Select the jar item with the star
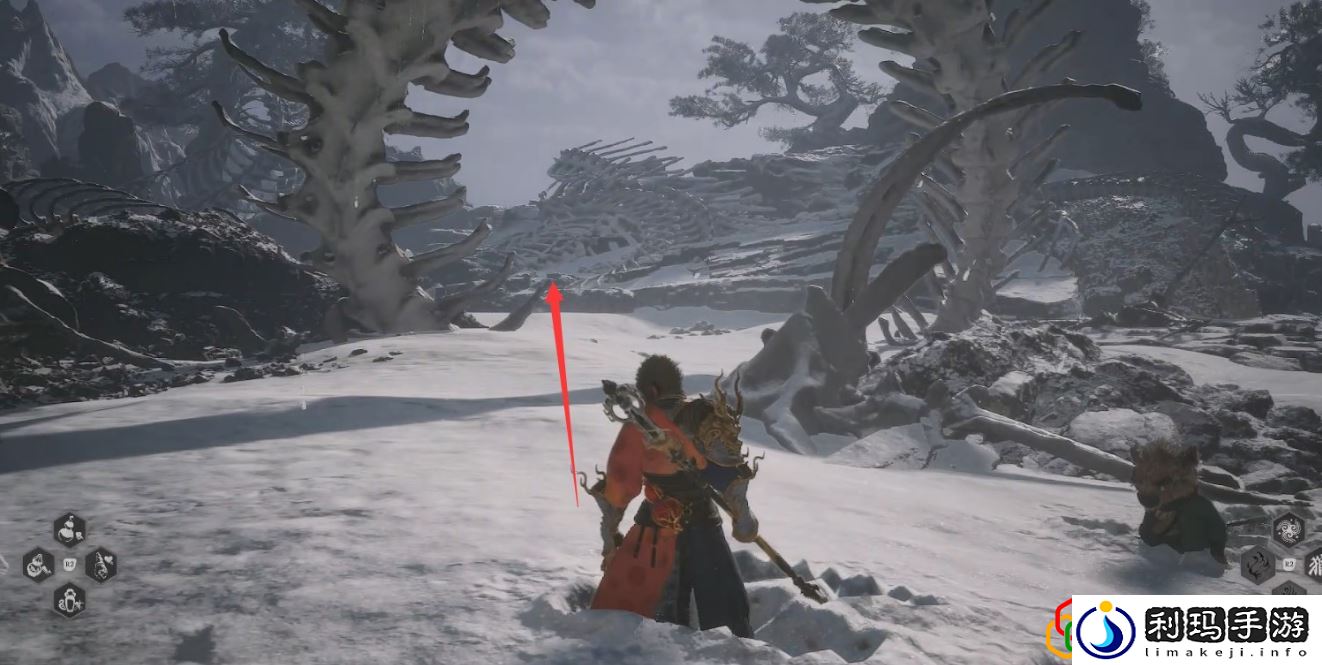This screenshot has width=1322, height=665. 70,601
